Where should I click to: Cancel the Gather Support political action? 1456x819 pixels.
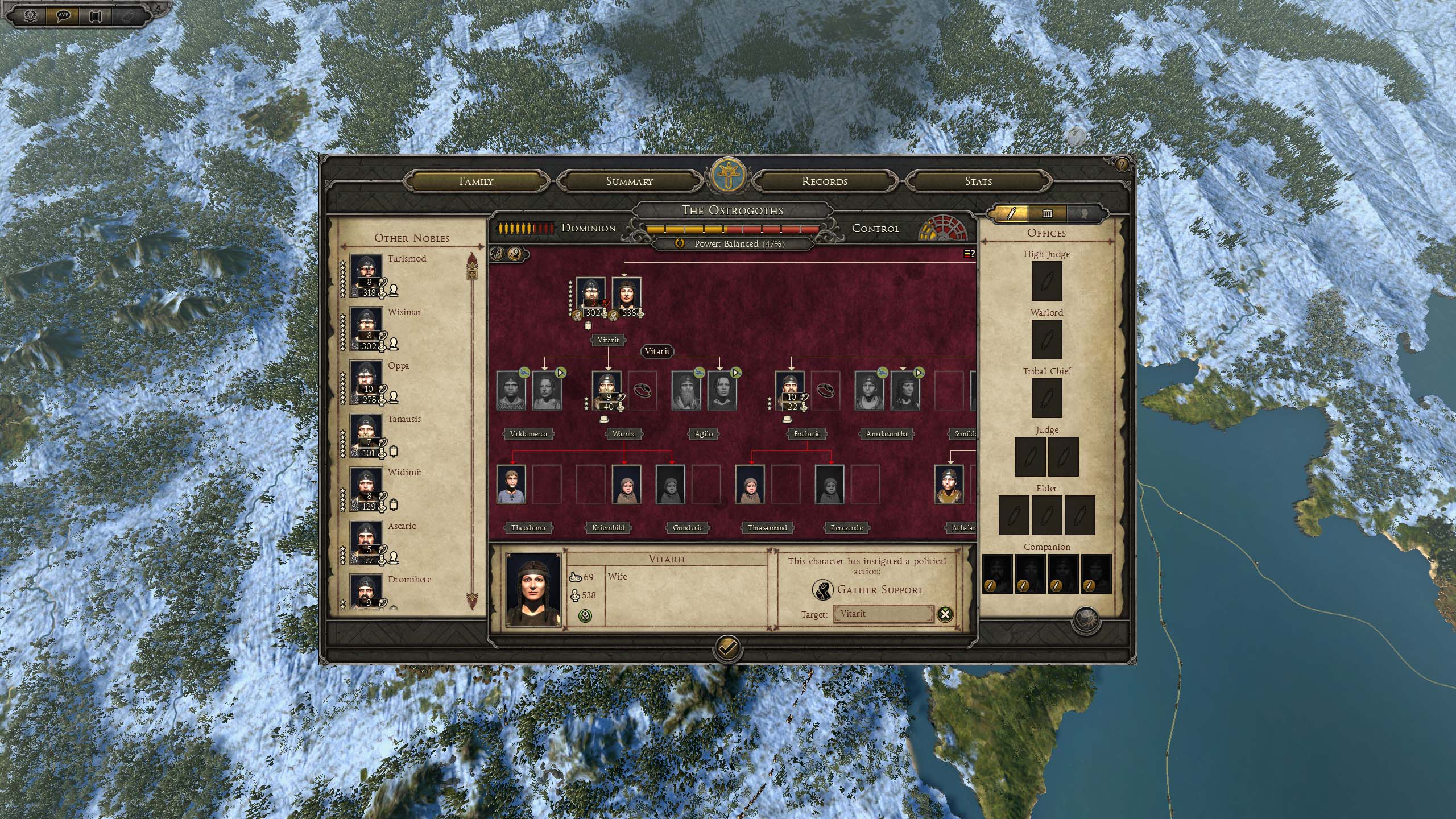(945, 614)
